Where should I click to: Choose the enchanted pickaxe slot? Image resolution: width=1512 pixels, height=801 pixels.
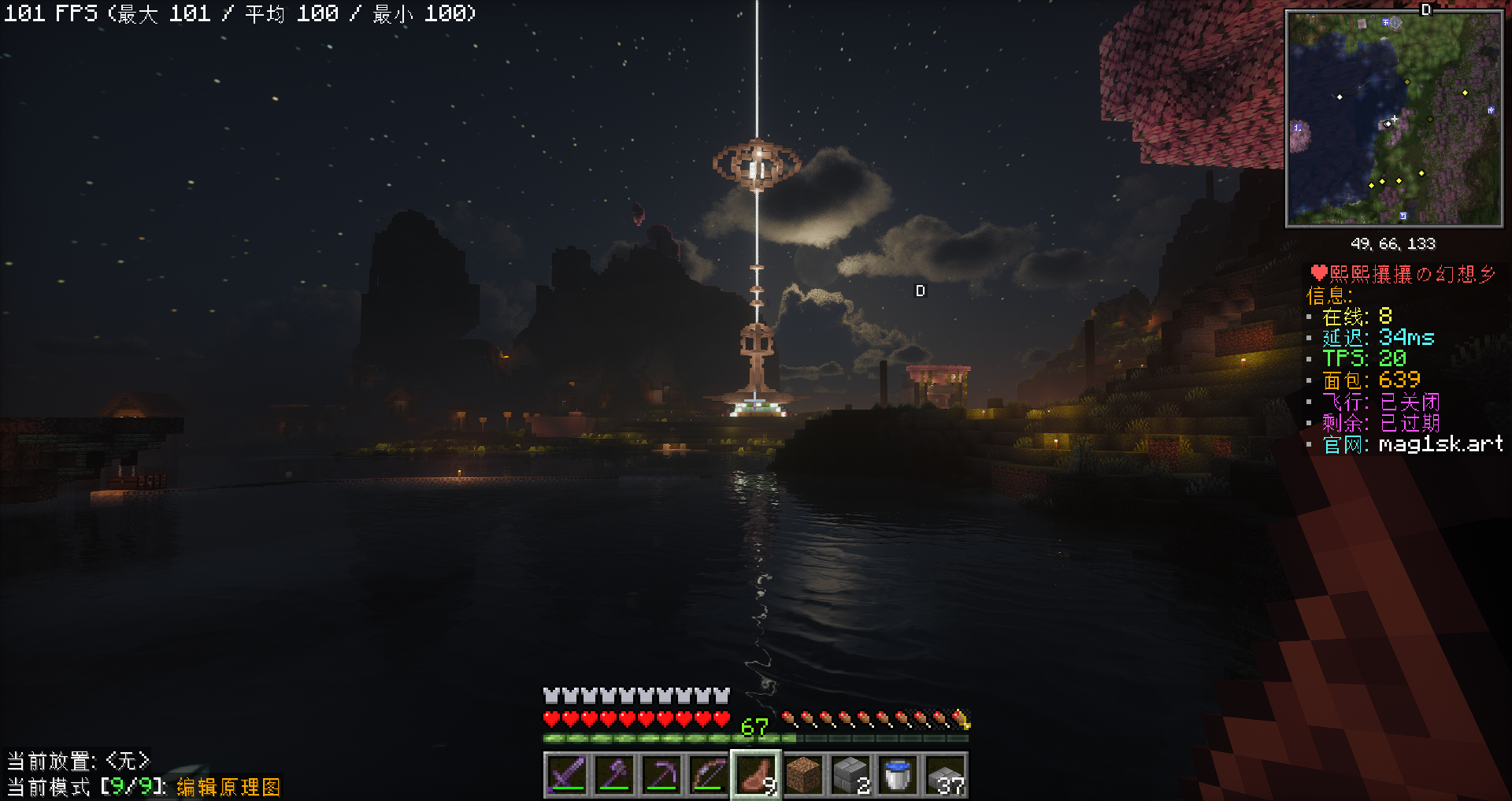(661, 775)
